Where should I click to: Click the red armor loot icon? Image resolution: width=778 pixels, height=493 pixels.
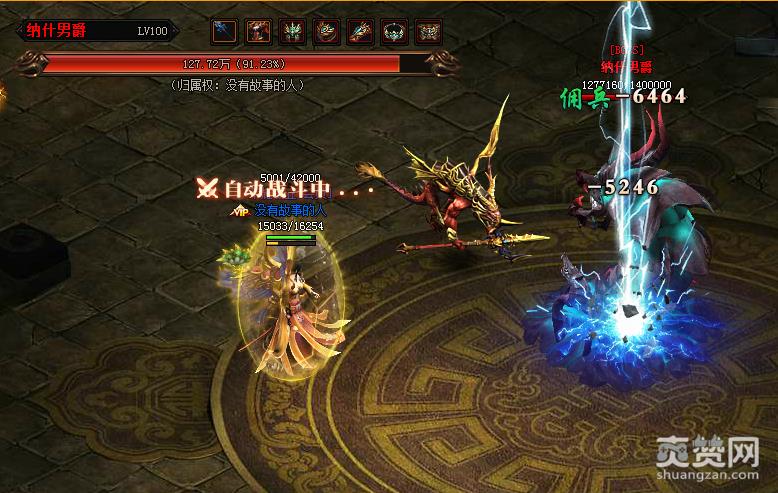pos(259,31)
